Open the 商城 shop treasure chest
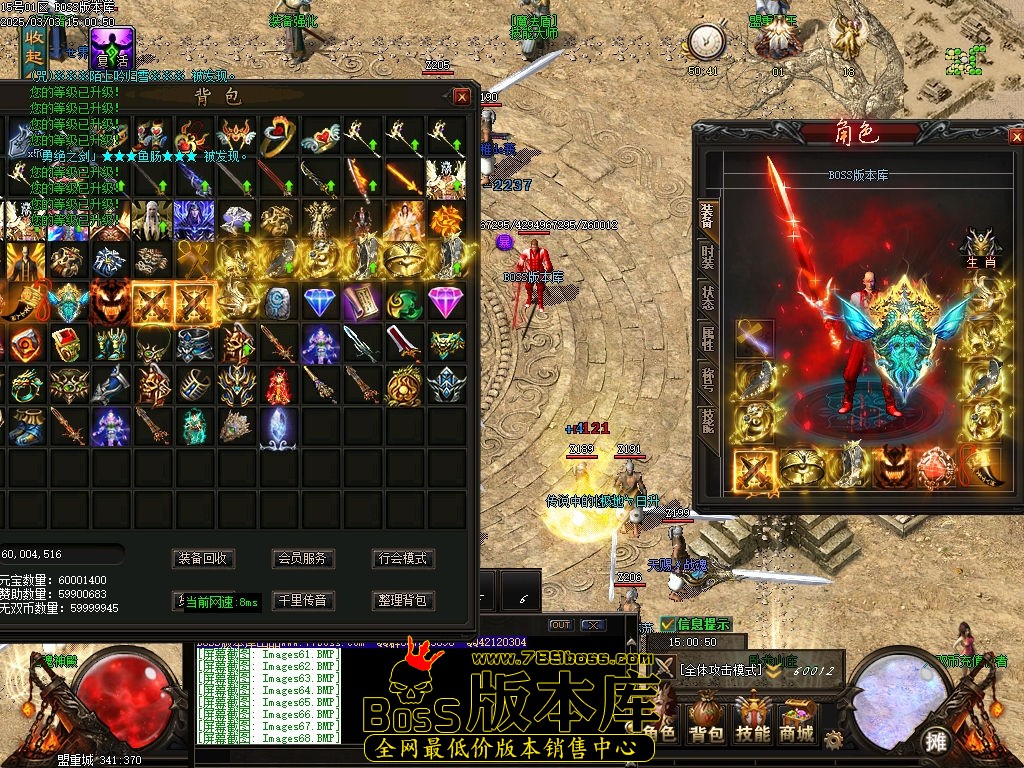Screen dimensions: 1024x768 pyautogui.click(x=797, y=720)
